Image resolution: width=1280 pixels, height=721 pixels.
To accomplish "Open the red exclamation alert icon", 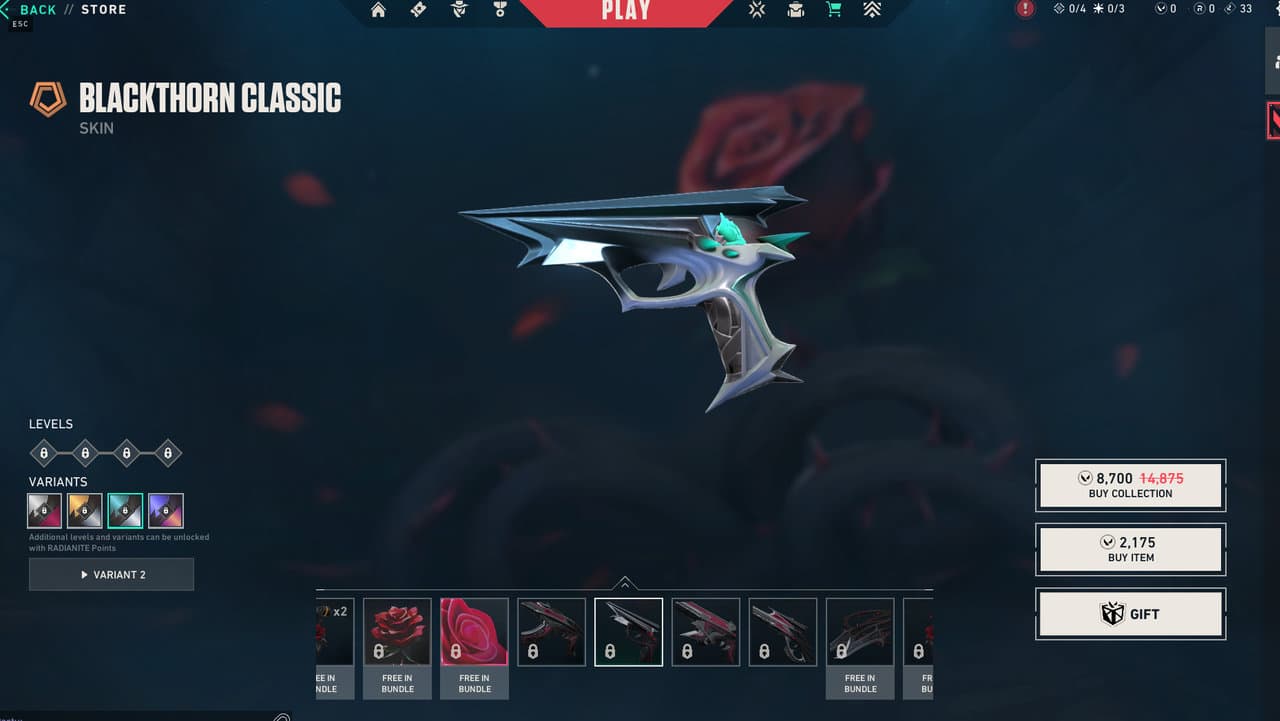I will tap(1025, 9).
